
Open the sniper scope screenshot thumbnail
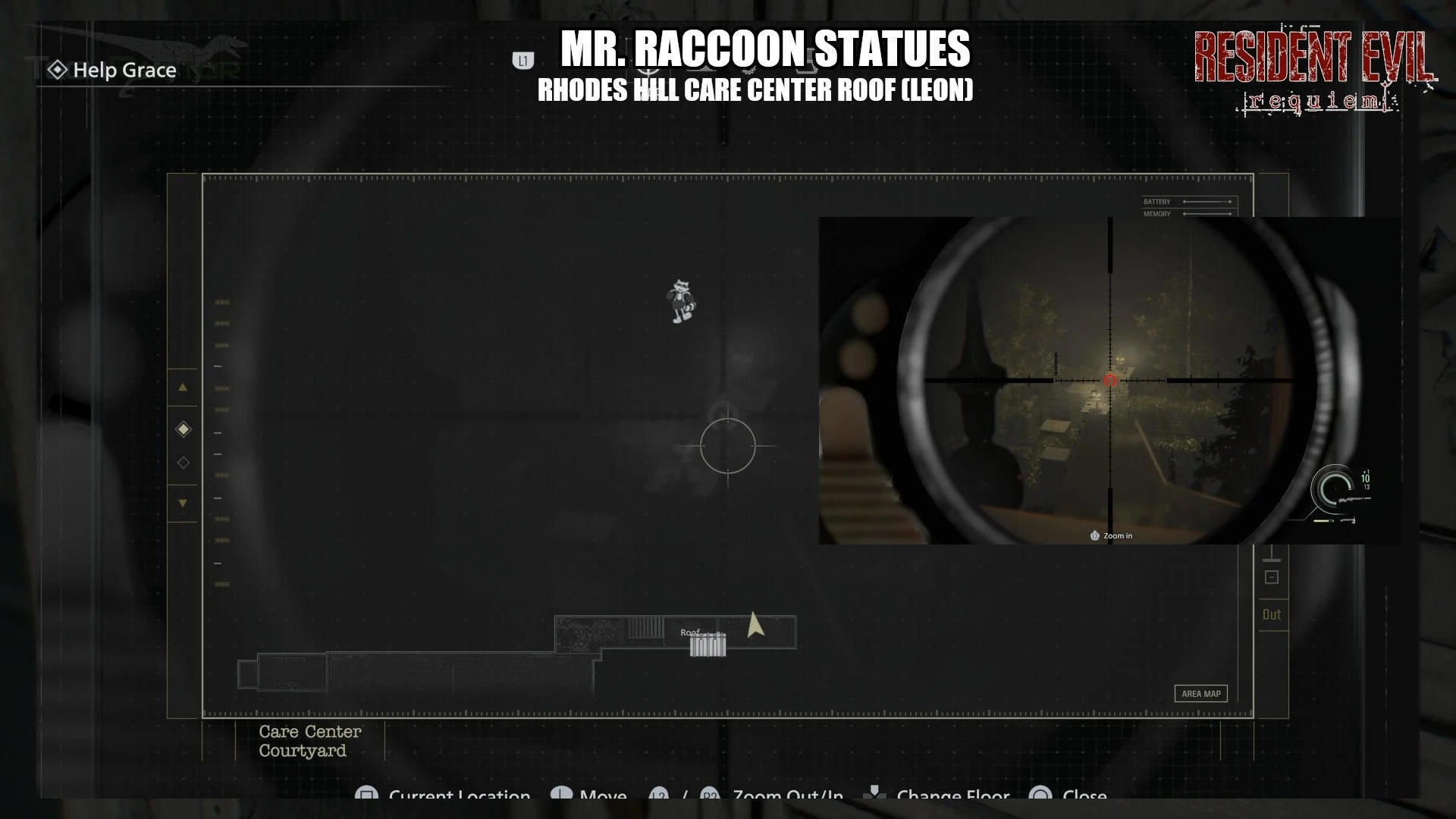(1109, 380)
